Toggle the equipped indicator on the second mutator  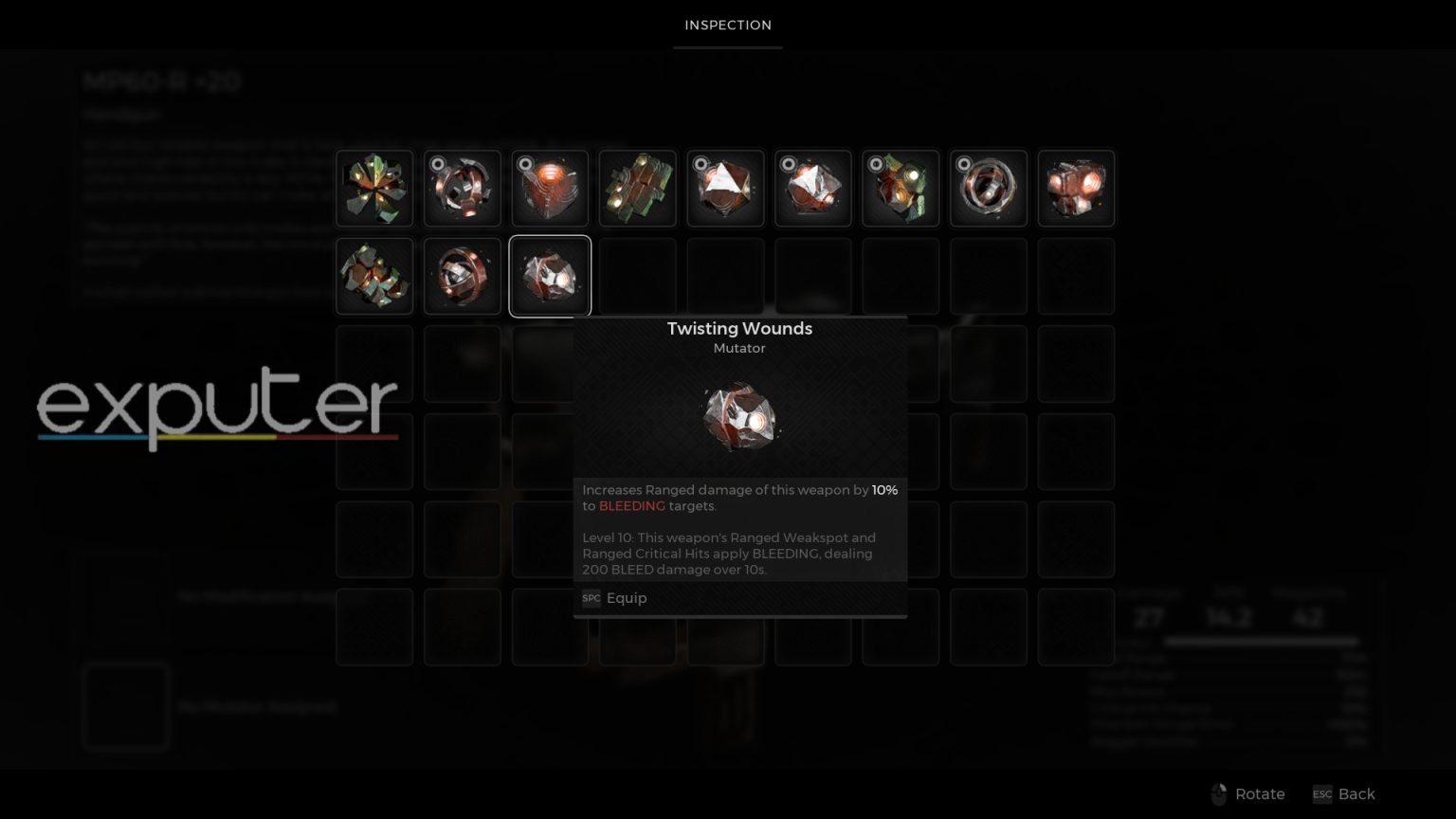click(437, 163)
